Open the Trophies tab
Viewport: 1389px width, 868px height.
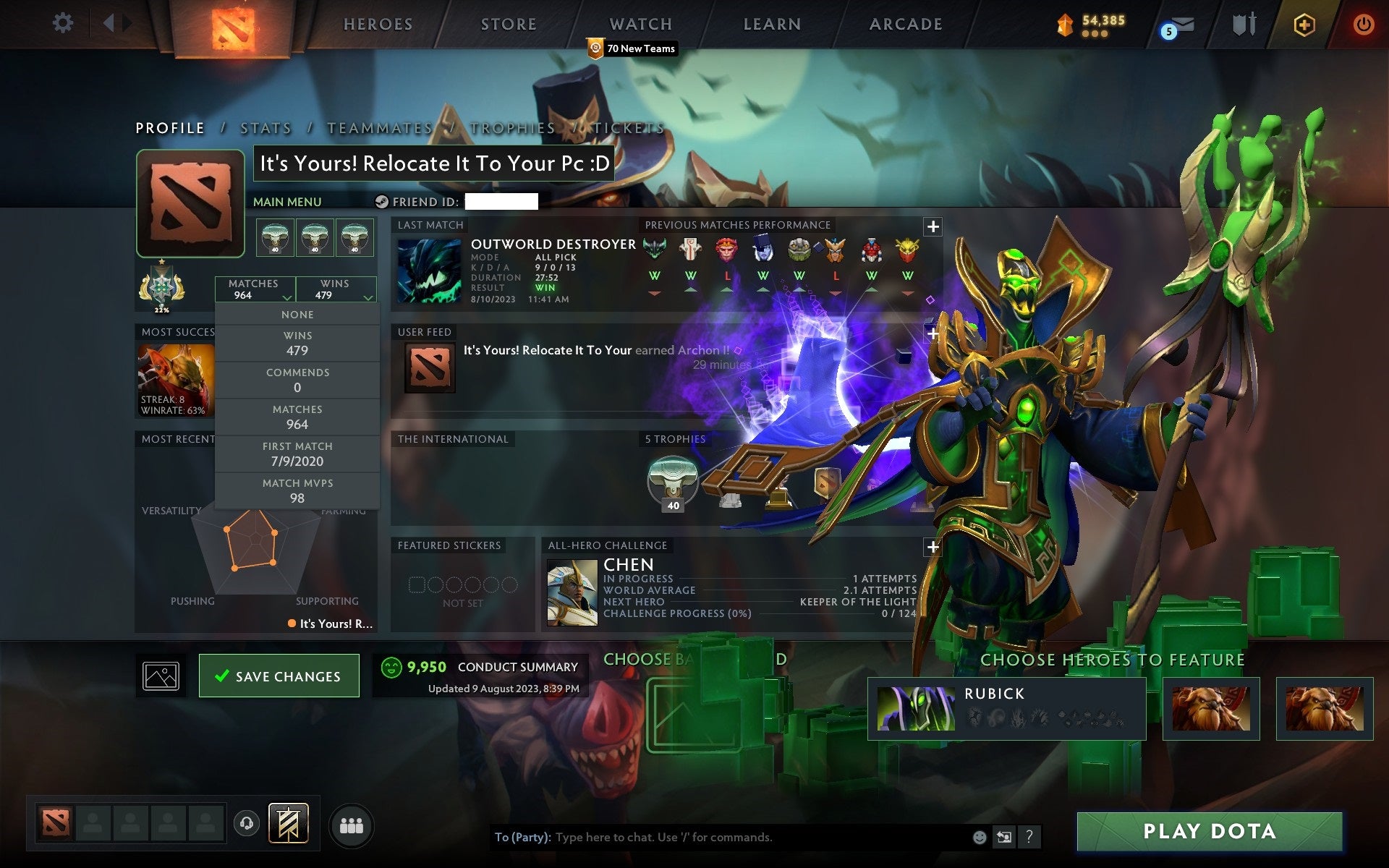(510, 127)
